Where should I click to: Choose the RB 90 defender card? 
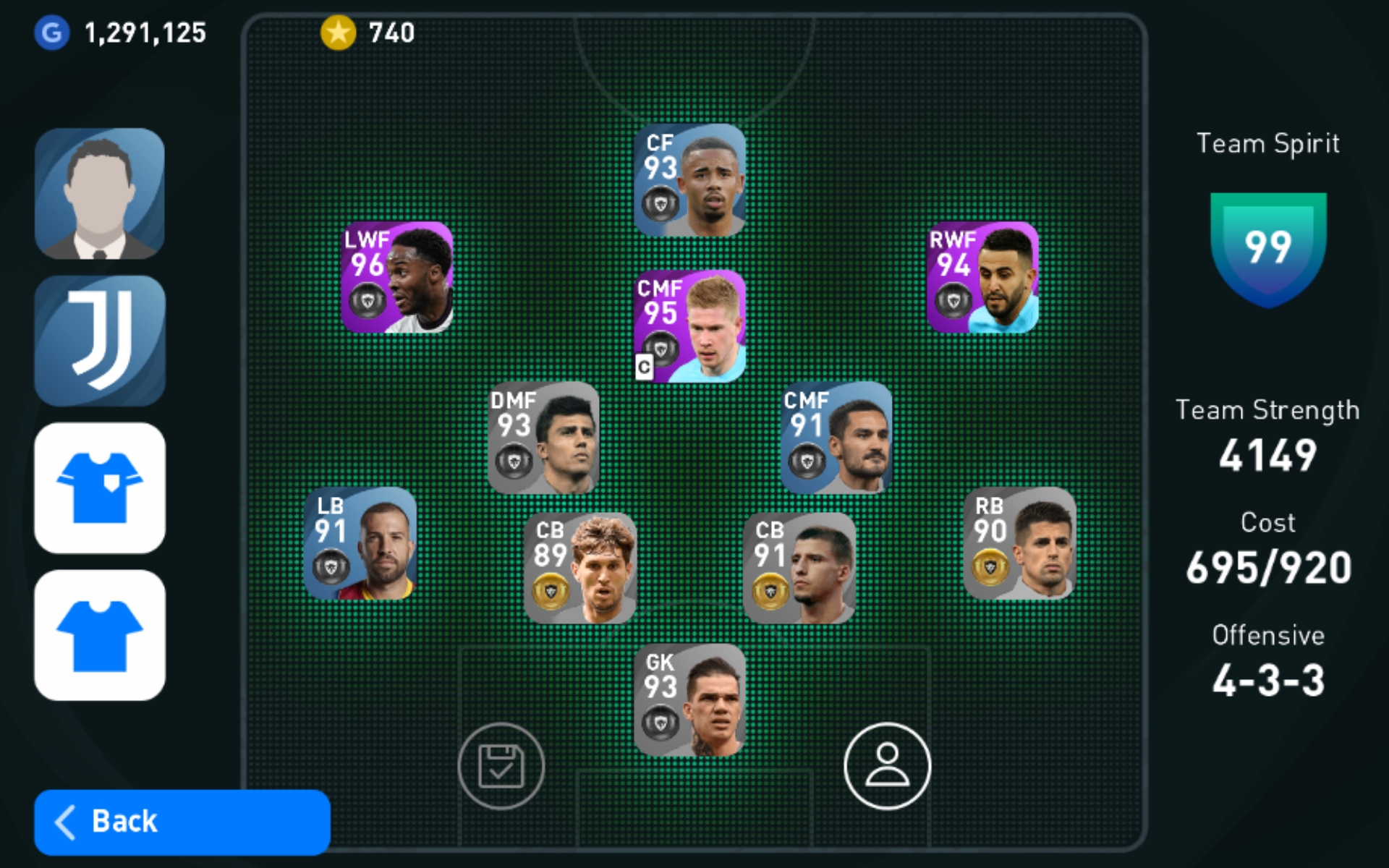click(x=1019, y=543)
